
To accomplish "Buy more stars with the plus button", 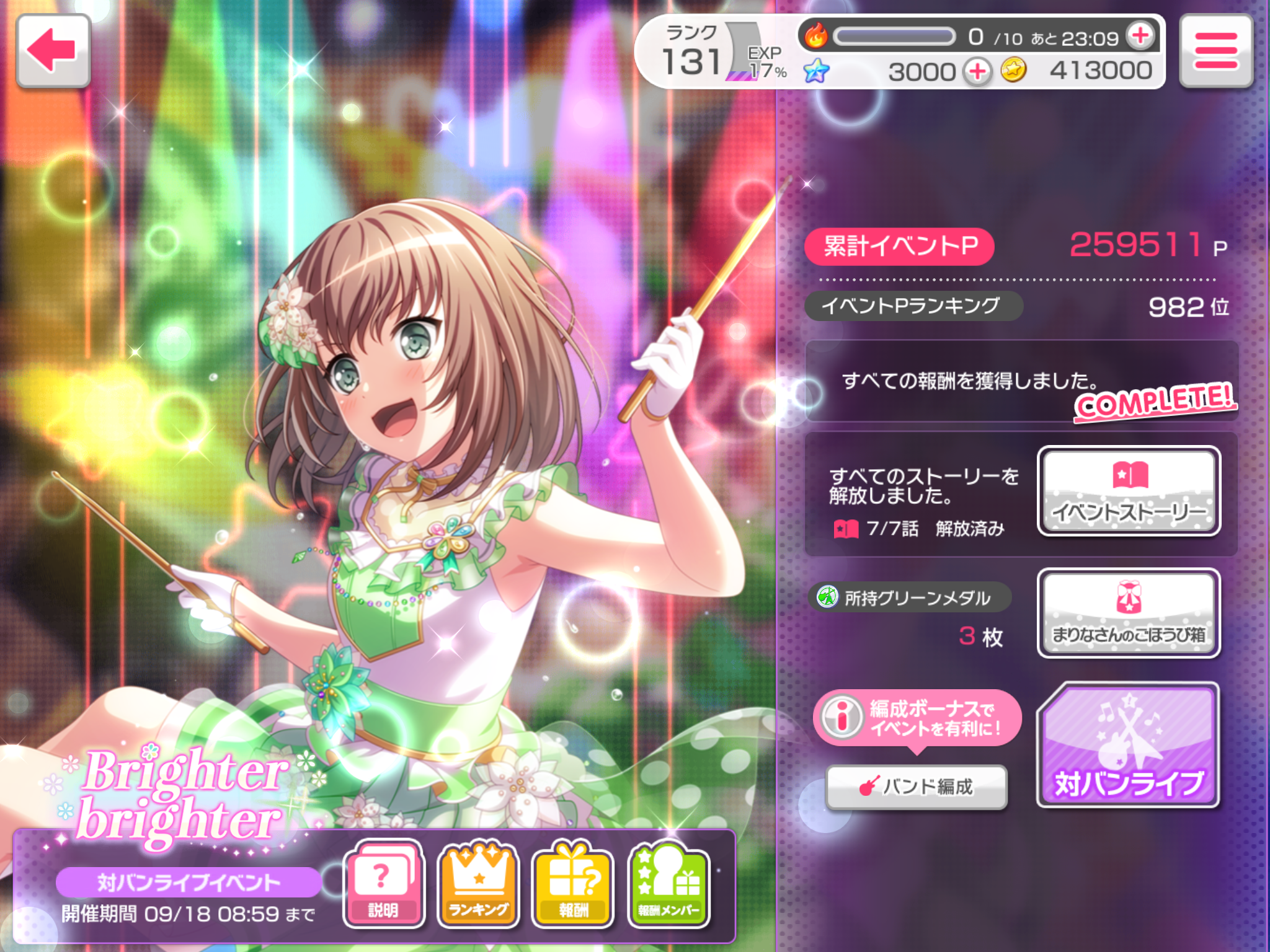I will click(x=977, y=72).
